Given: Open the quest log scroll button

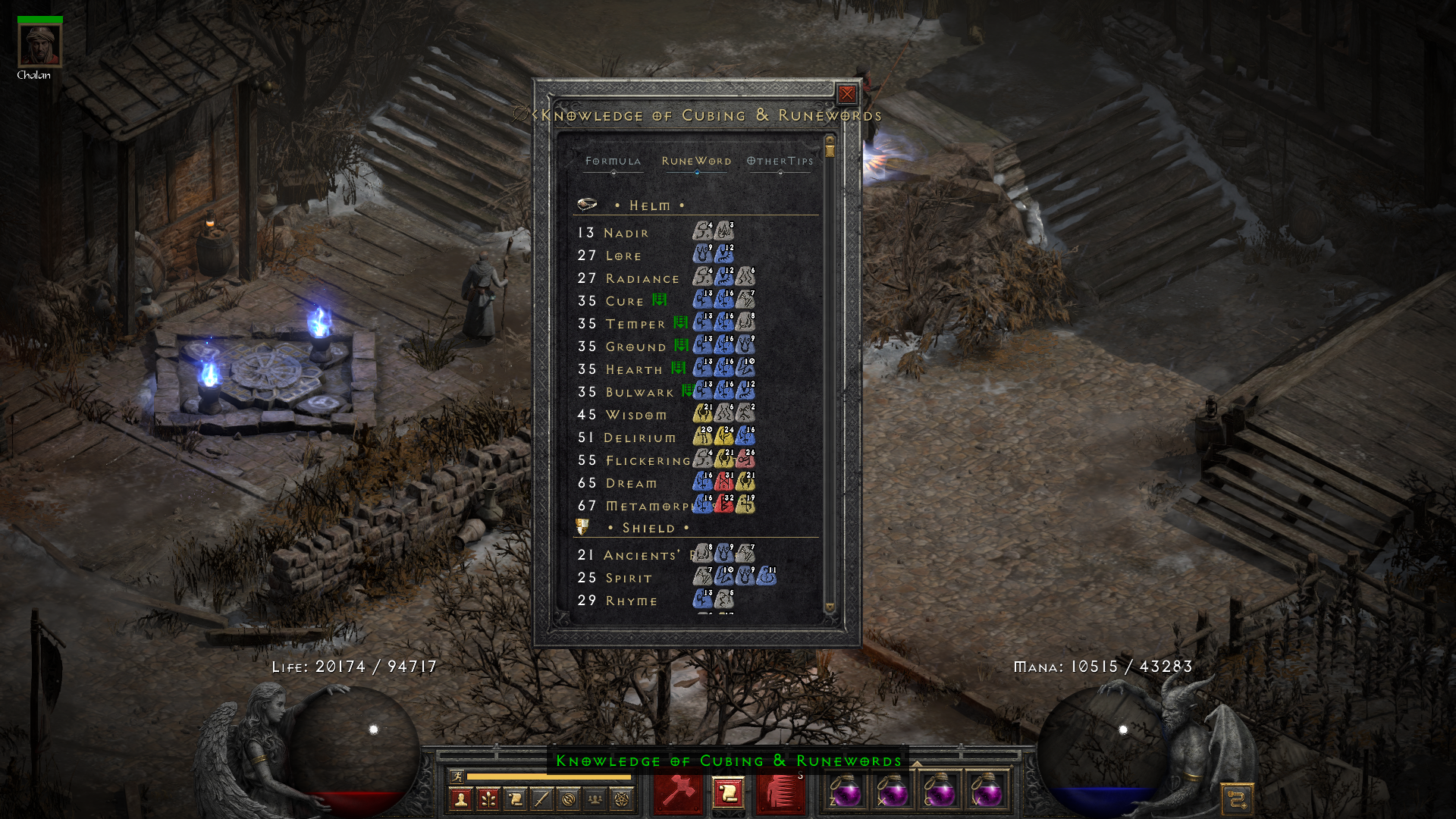Looking at the screenshot, I should [x=515, y=799].
